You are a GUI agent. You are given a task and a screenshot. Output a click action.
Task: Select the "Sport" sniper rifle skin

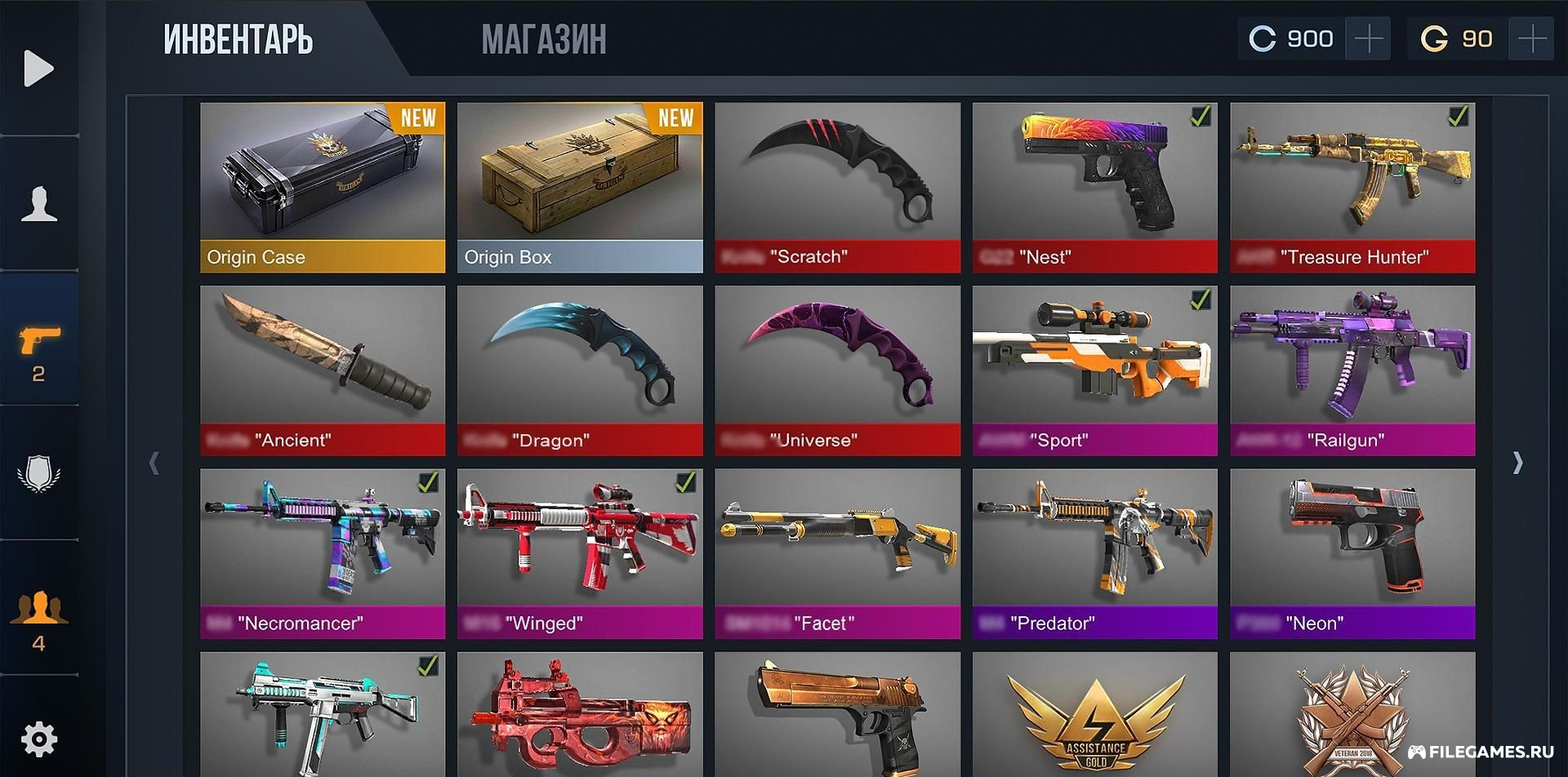[x=1094, y=370]
